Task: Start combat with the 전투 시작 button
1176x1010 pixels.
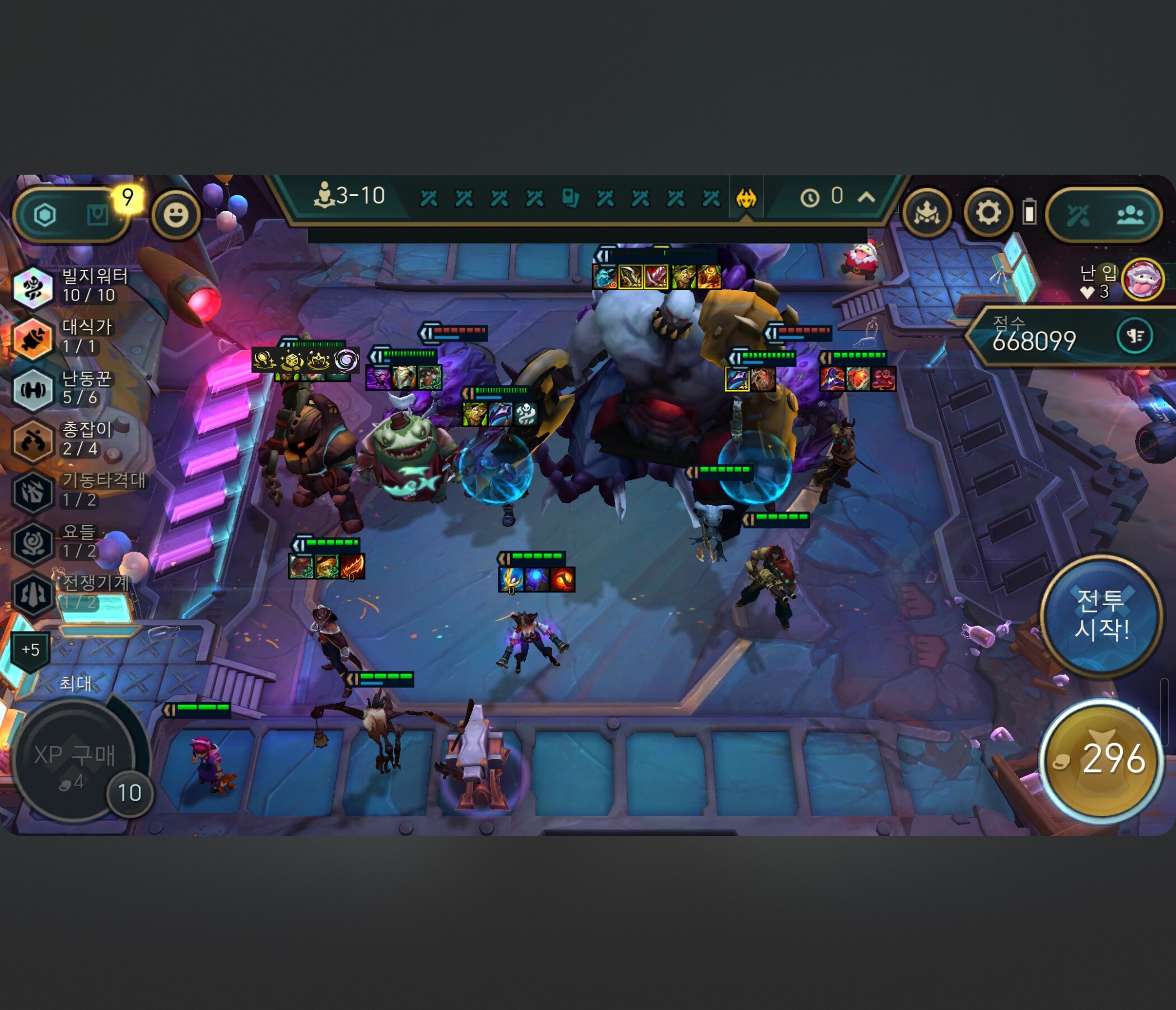Action: 1101,615
